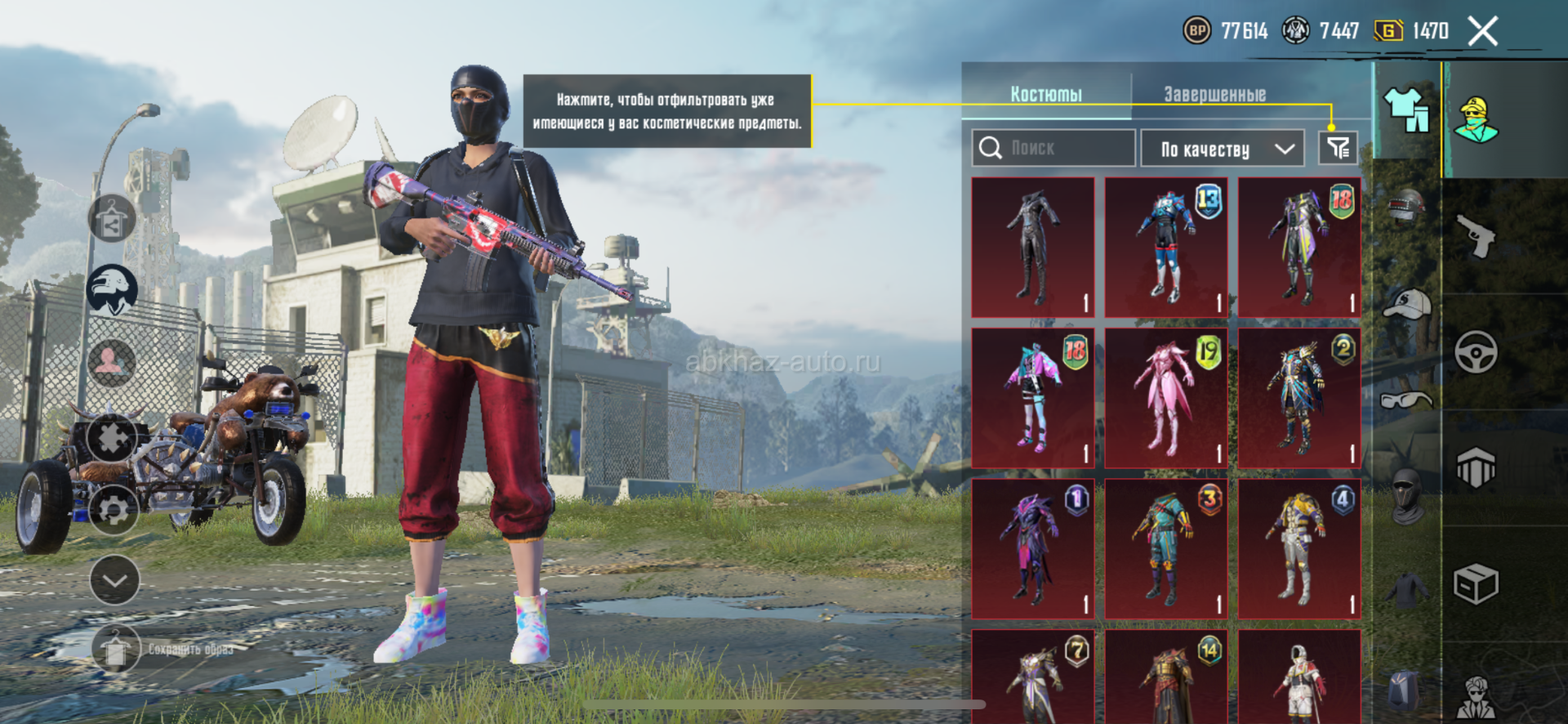Viewport: 1568px width, 724px height.
Task: Open the Завершенные tab
Action: pyautogui.click(x=1214, y=94)
